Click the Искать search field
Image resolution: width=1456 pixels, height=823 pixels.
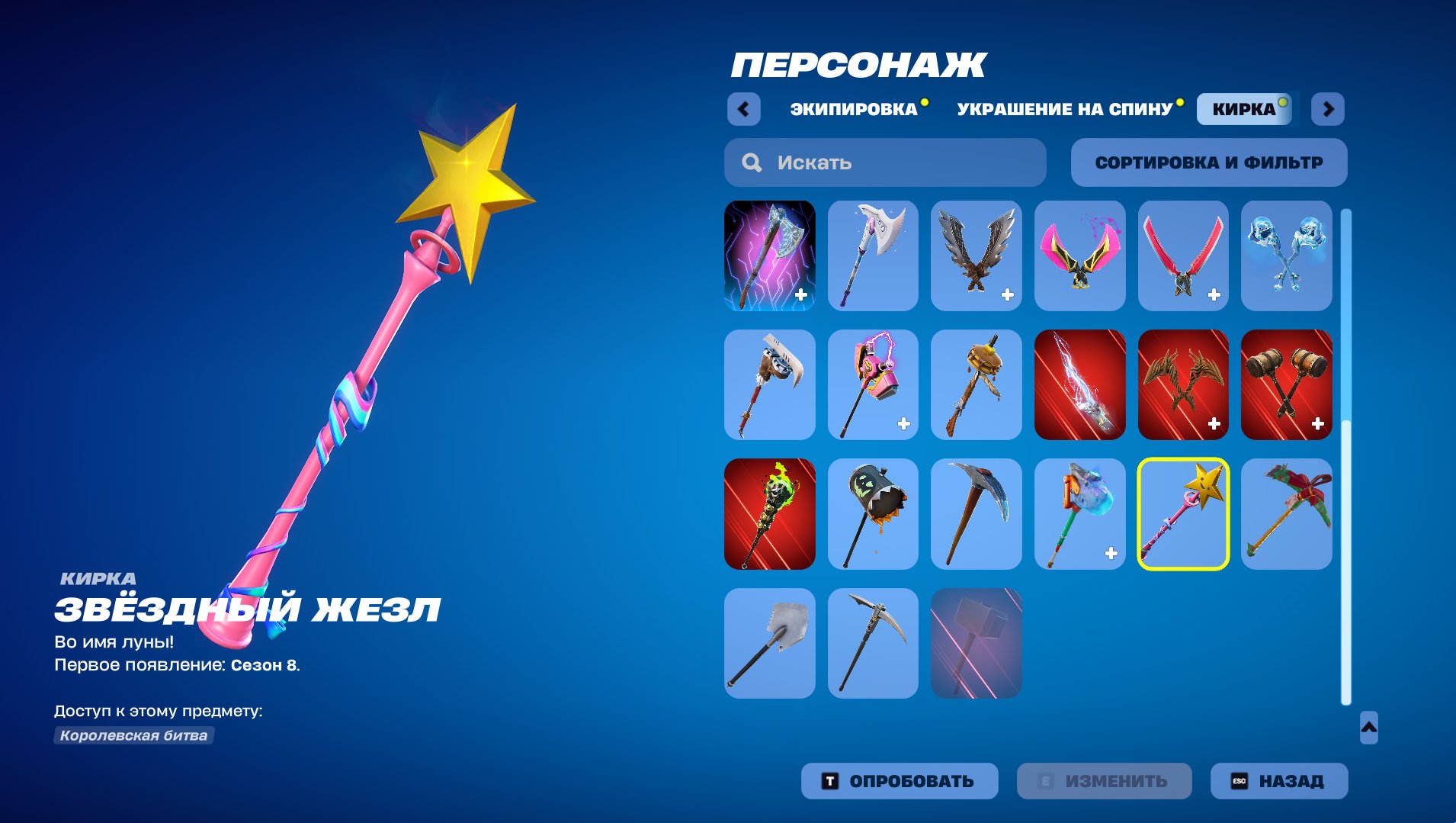(x=884, y=162)
